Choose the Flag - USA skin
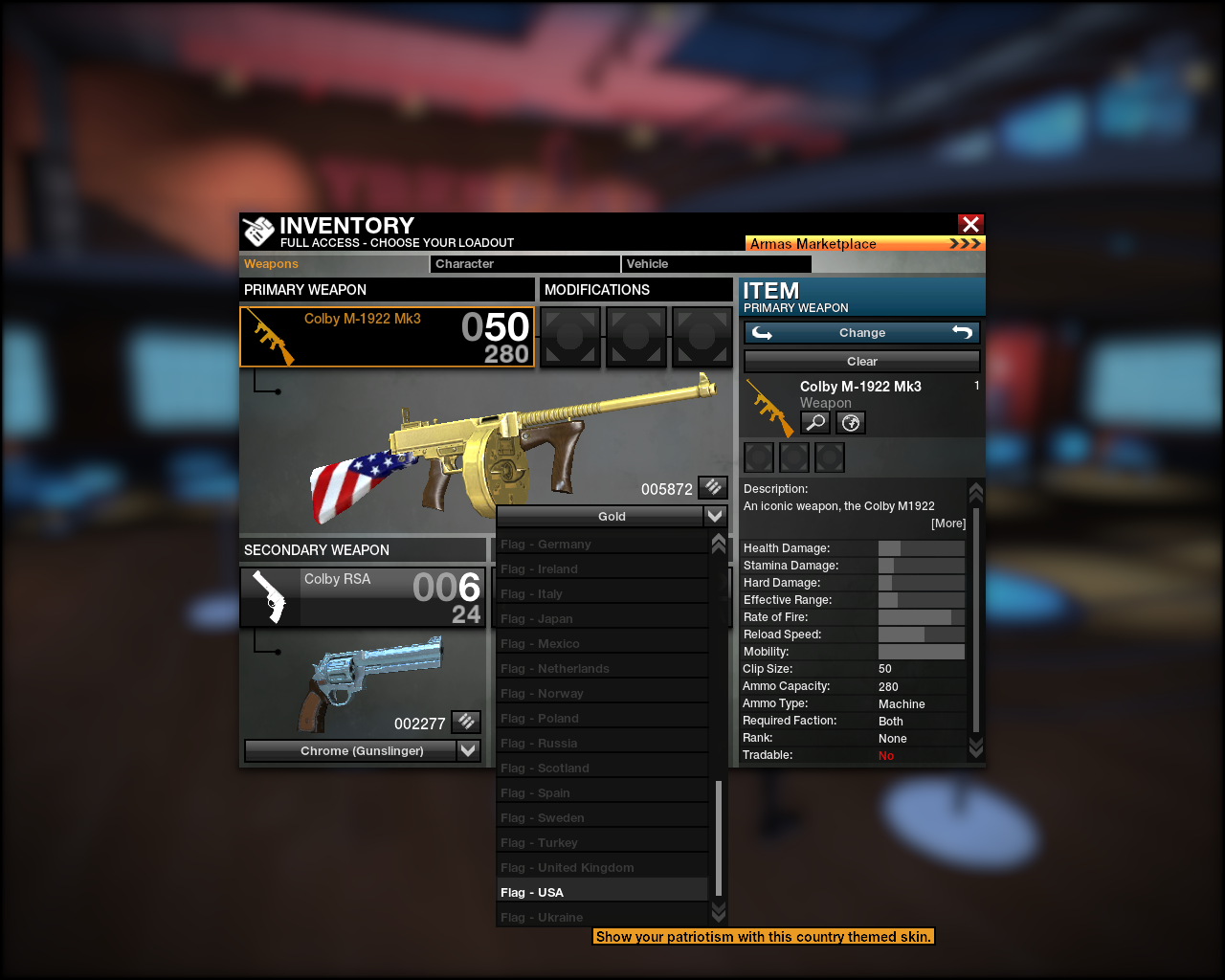This screenshot has height=980, width=1225. 602,893
